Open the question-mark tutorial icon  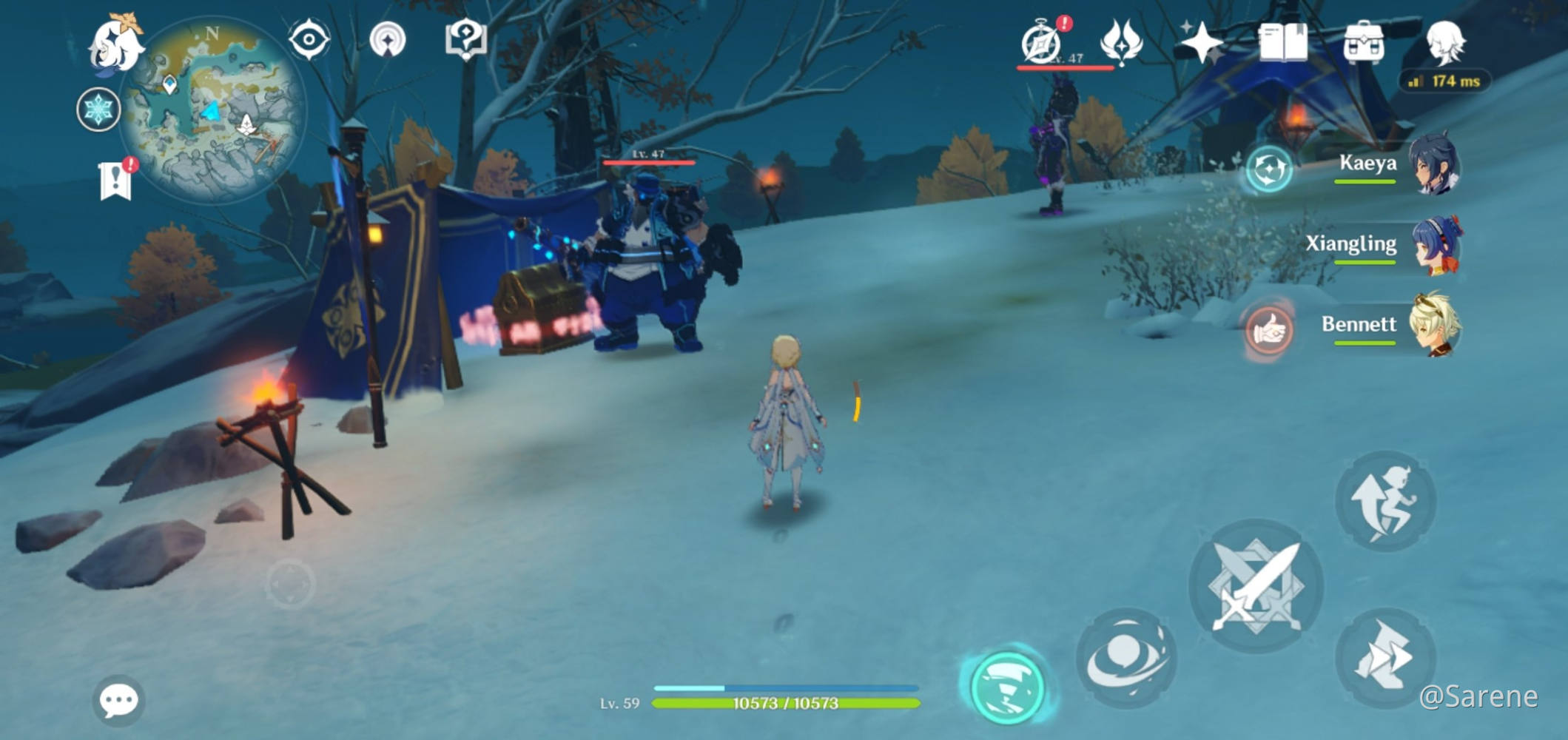coord(465,39)
